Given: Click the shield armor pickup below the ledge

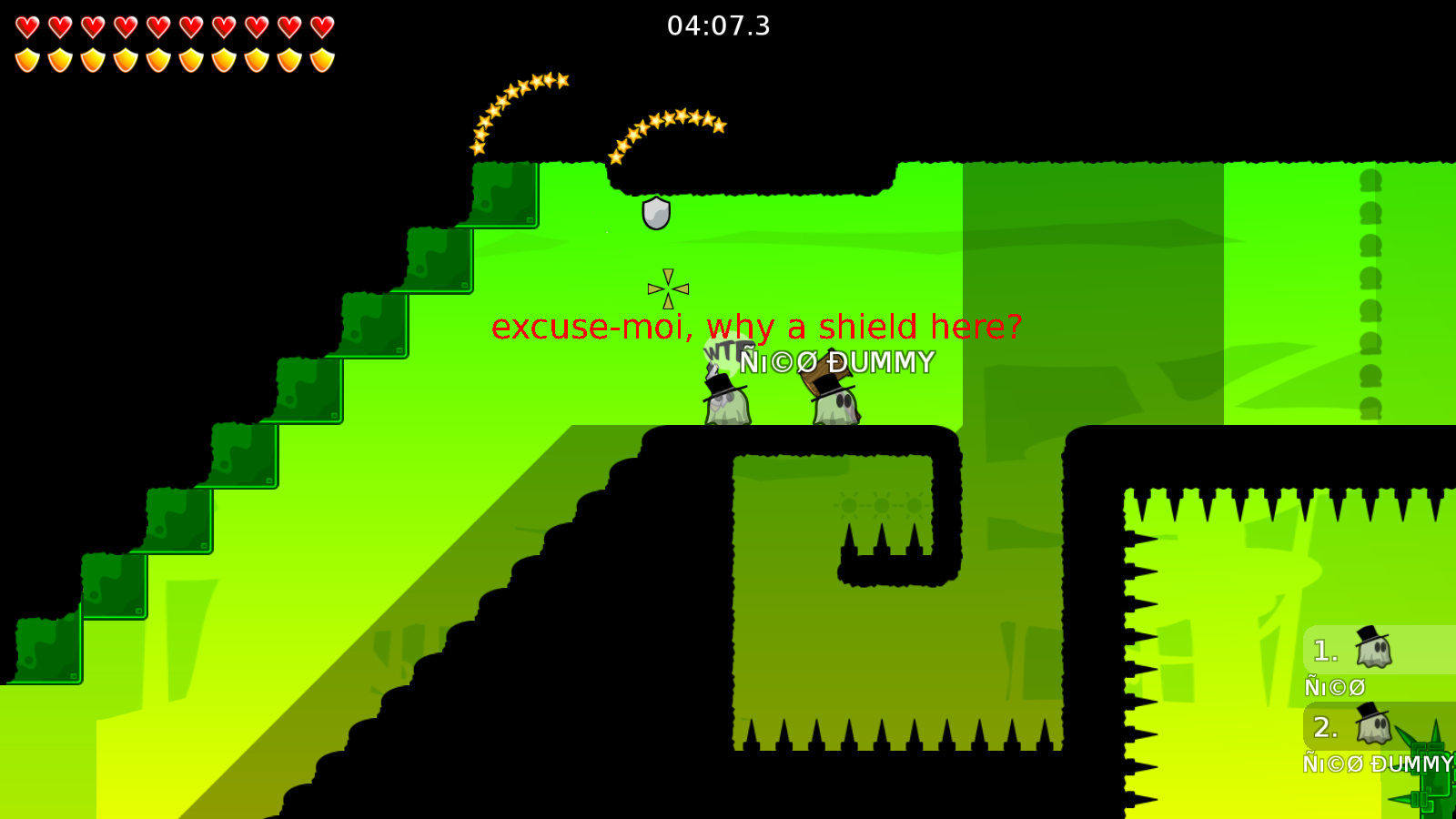Looking at the screenshot, I should (653, 213).
